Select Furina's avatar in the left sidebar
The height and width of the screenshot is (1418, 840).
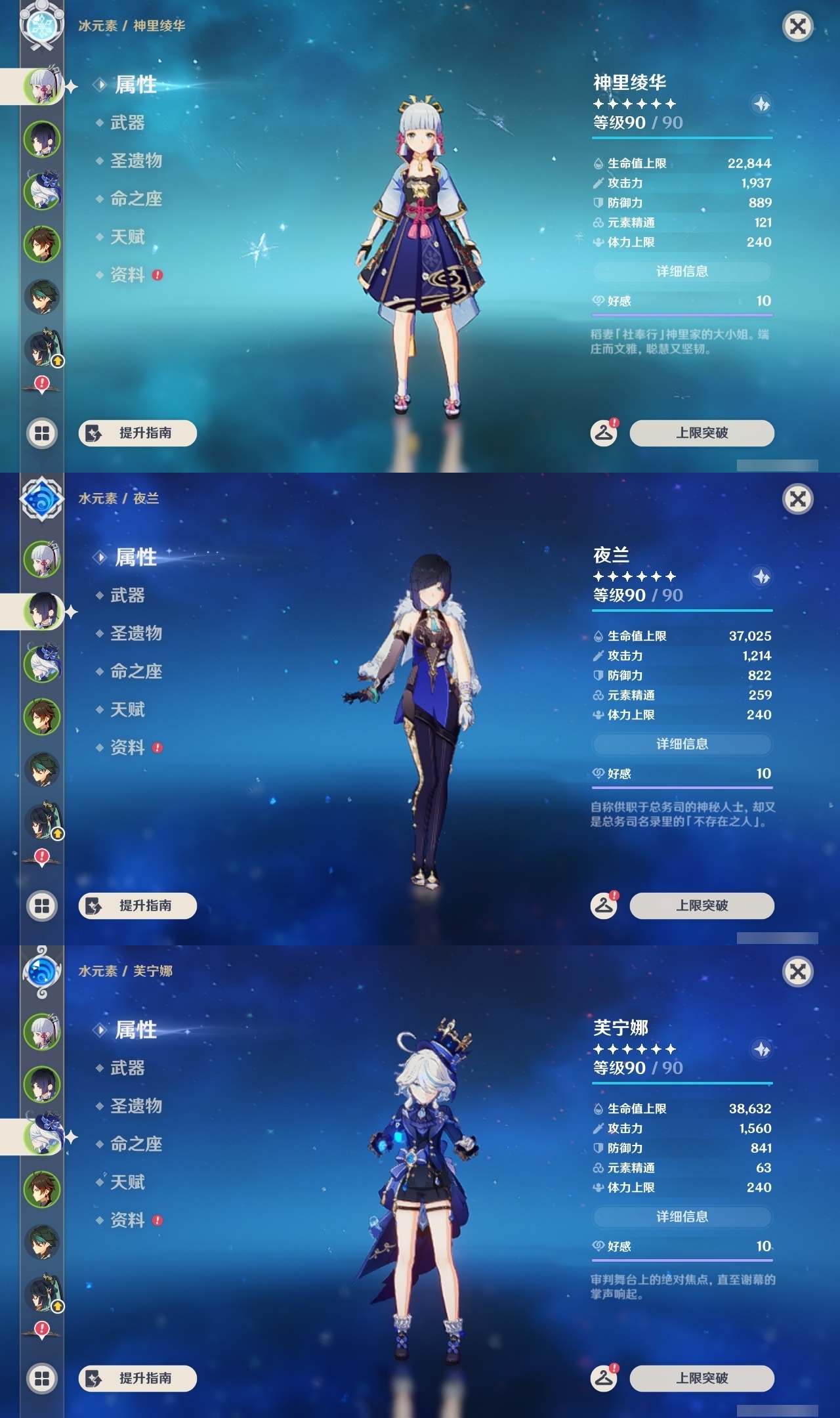pyautogui.click(x=43, y=1134)
